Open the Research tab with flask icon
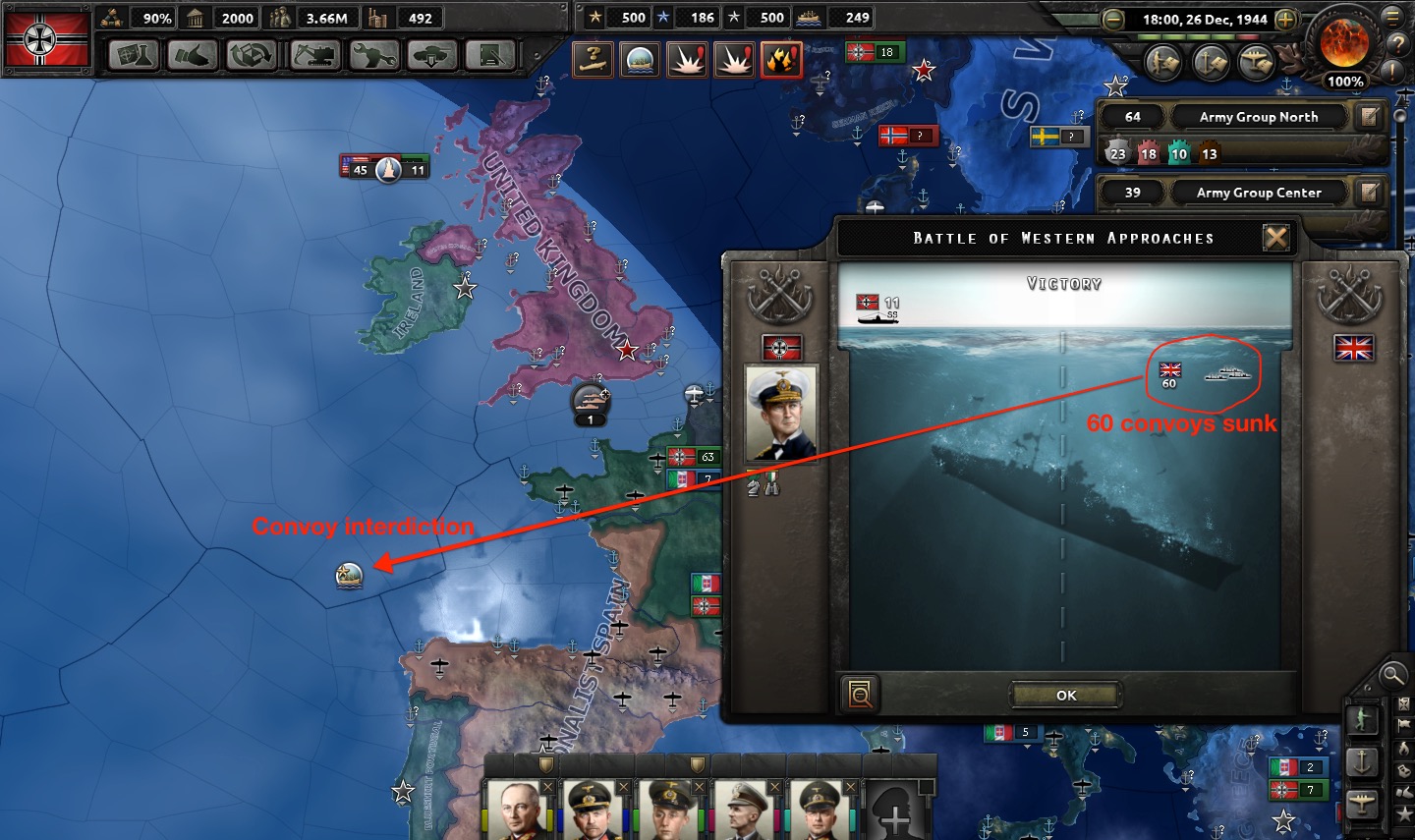Viewport: 1415px width, 840px height. click(x=134, y=56)
